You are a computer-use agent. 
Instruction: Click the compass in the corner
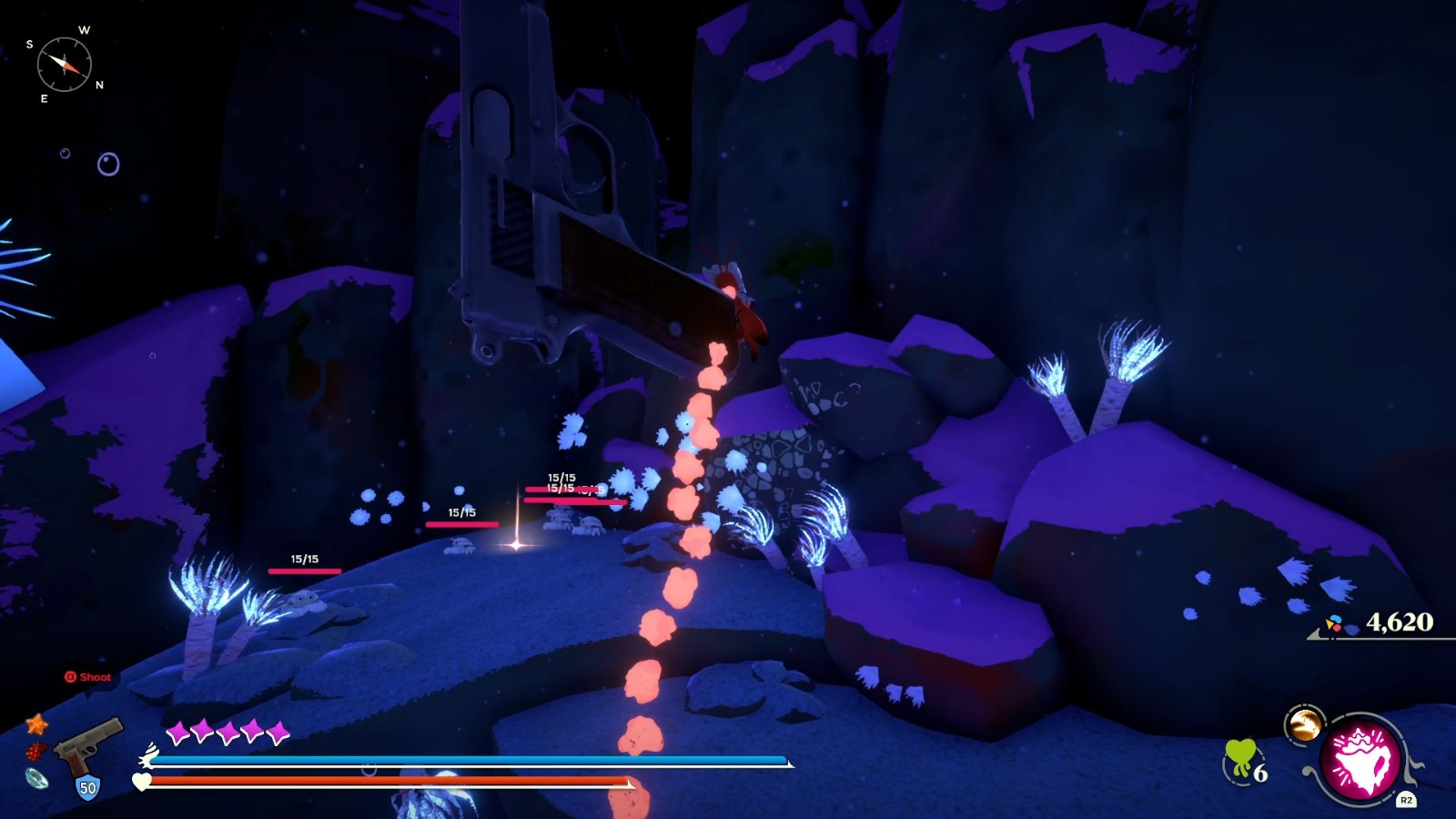(65, 65)
